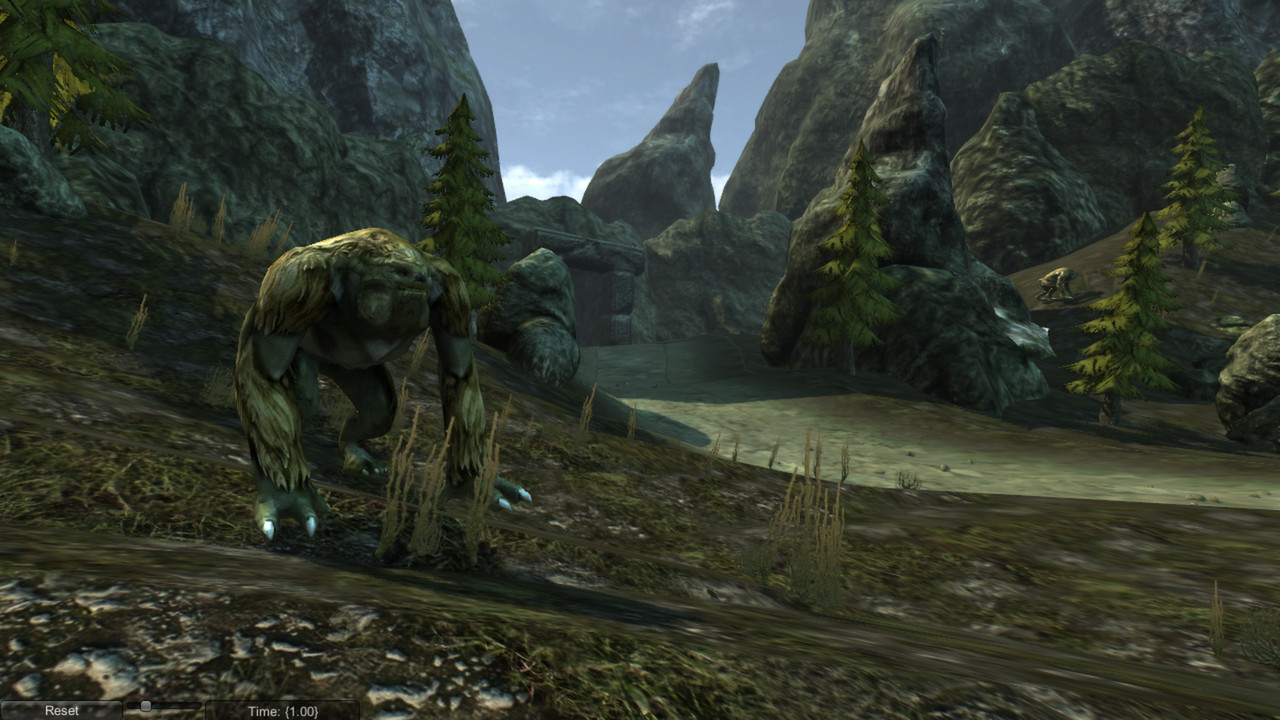Click the Time: {1.00} display
The width and height of the screenshot is (1280, 720).
pos(283,711)
